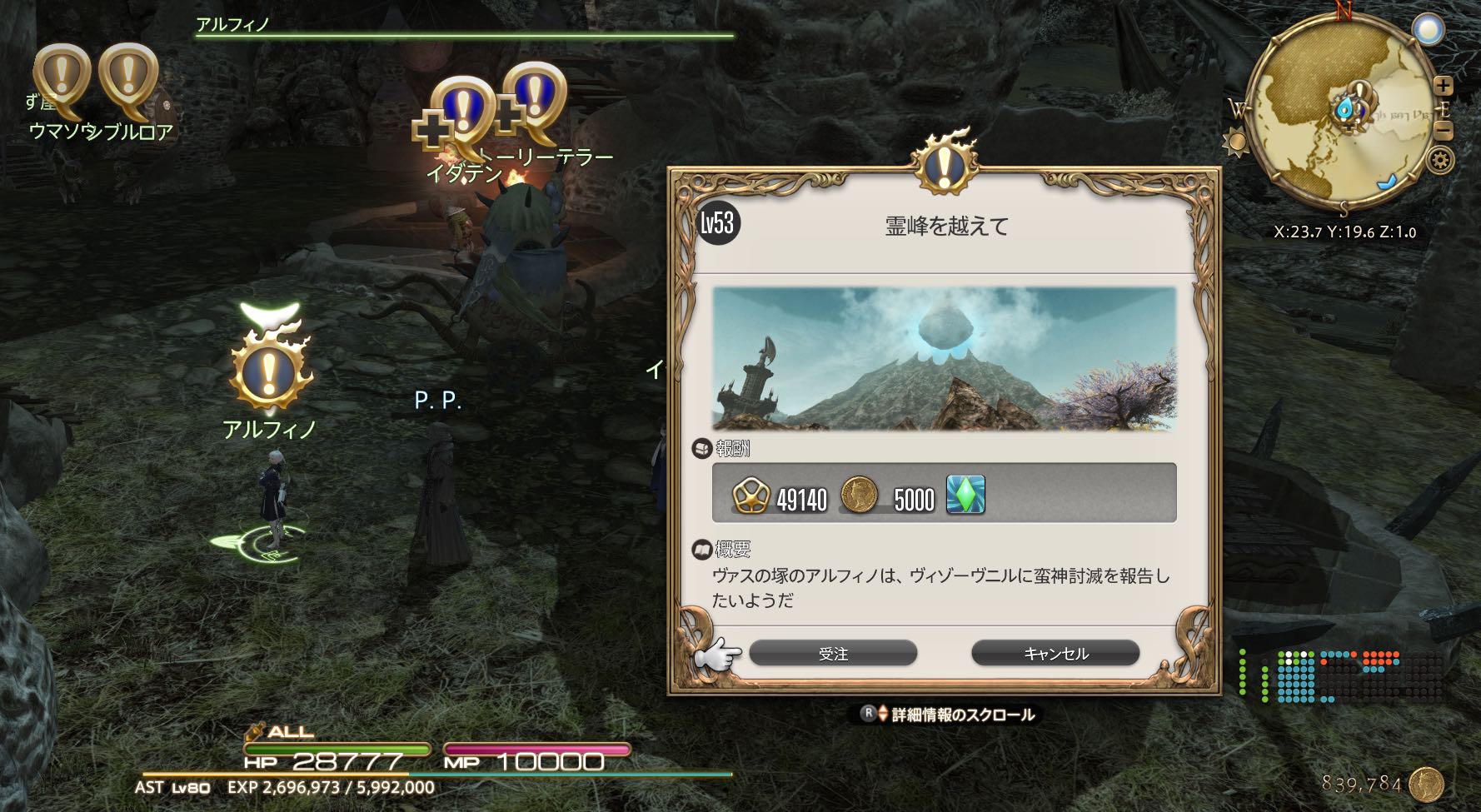Click the gil coin icon by the currency total
The height and width of the screenshot is (812, 1481).
click(1427, 785)
